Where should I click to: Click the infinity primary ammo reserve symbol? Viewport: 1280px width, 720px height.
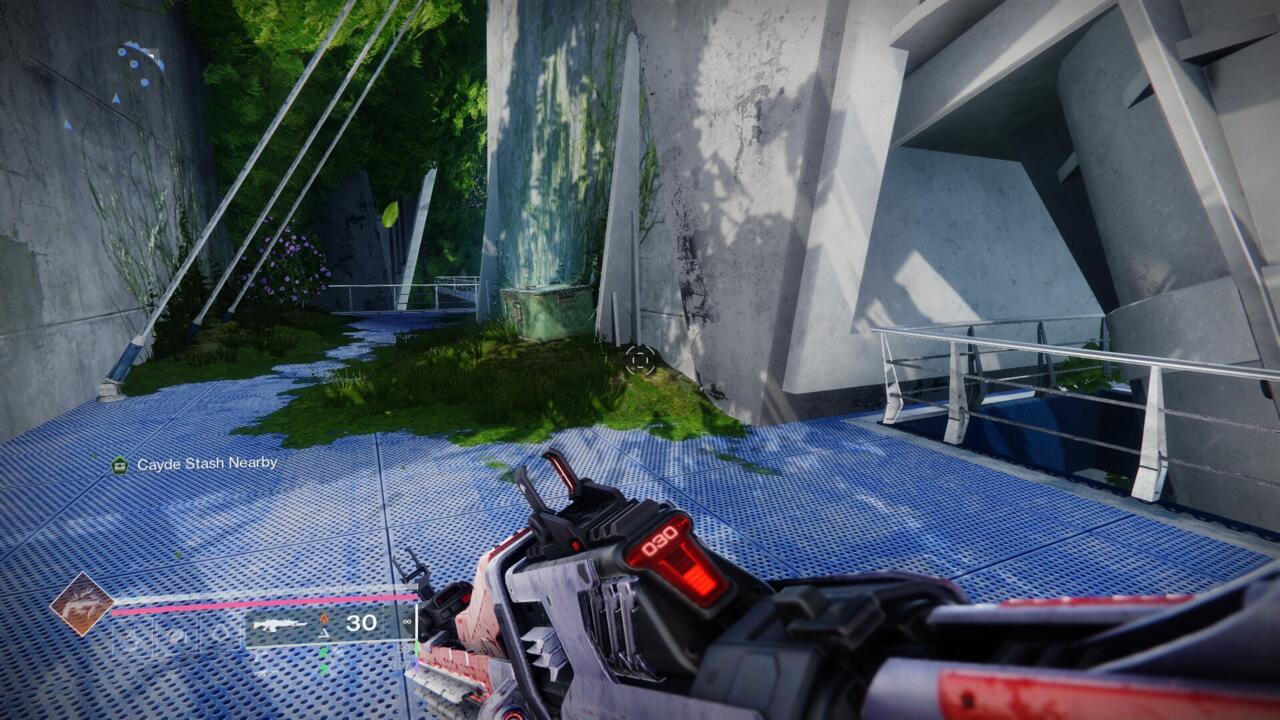click(x=406, y=622)
